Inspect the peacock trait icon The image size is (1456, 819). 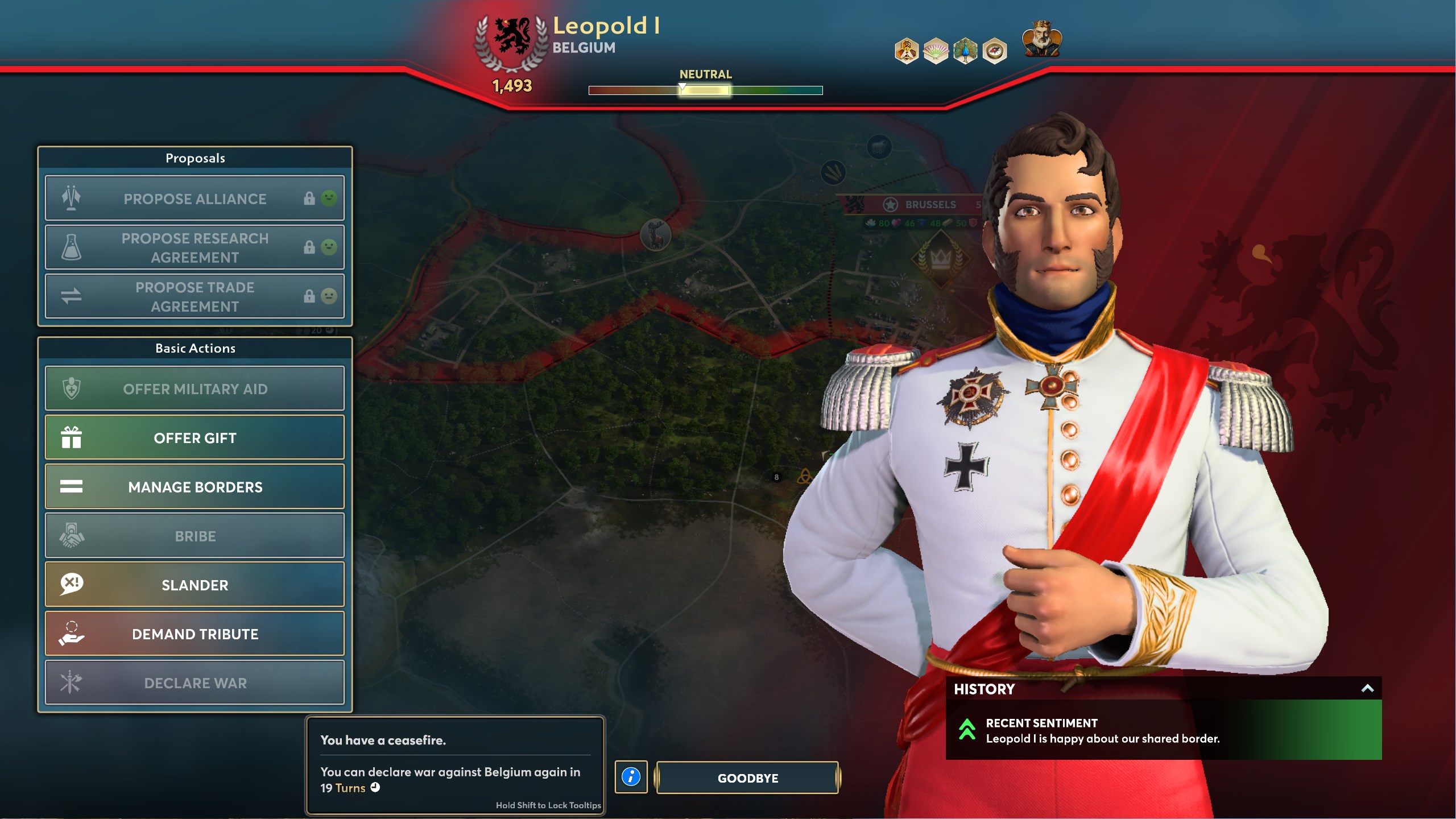tap(965, 51)
